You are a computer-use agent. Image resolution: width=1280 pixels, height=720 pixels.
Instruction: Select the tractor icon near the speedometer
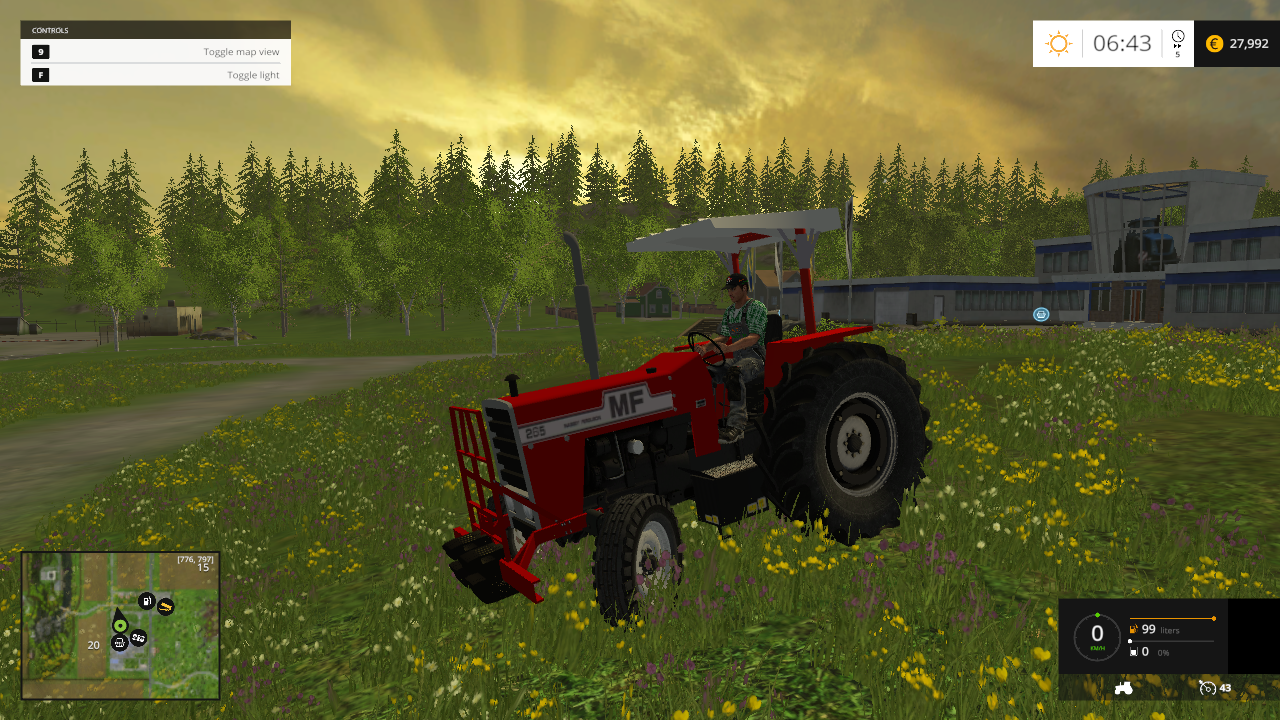(x=1124, y=687)
